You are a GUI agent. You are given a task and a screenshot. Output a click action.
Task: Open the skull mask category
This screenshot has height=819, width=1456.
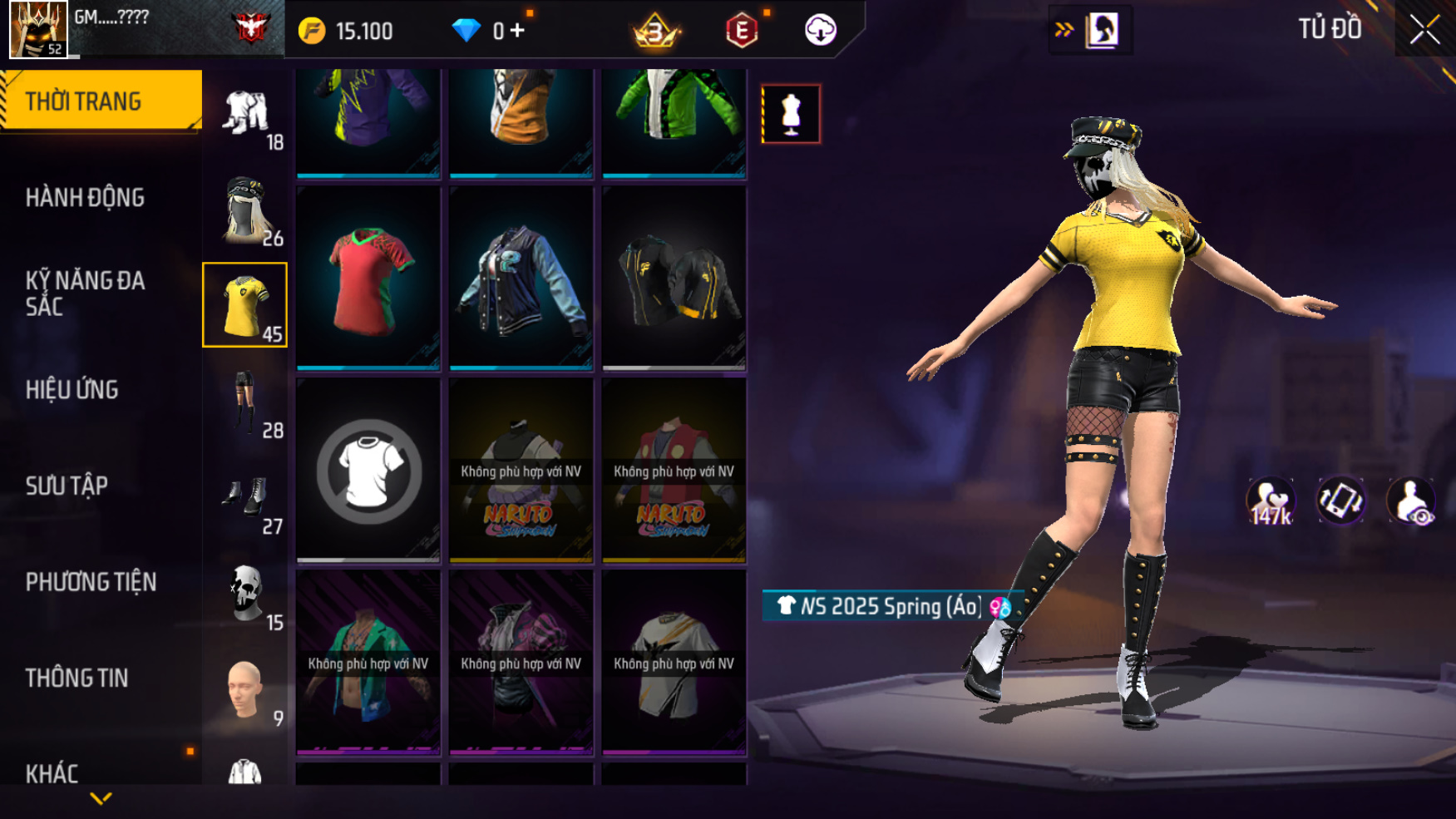pyautogui.click(x=246, y=595)
